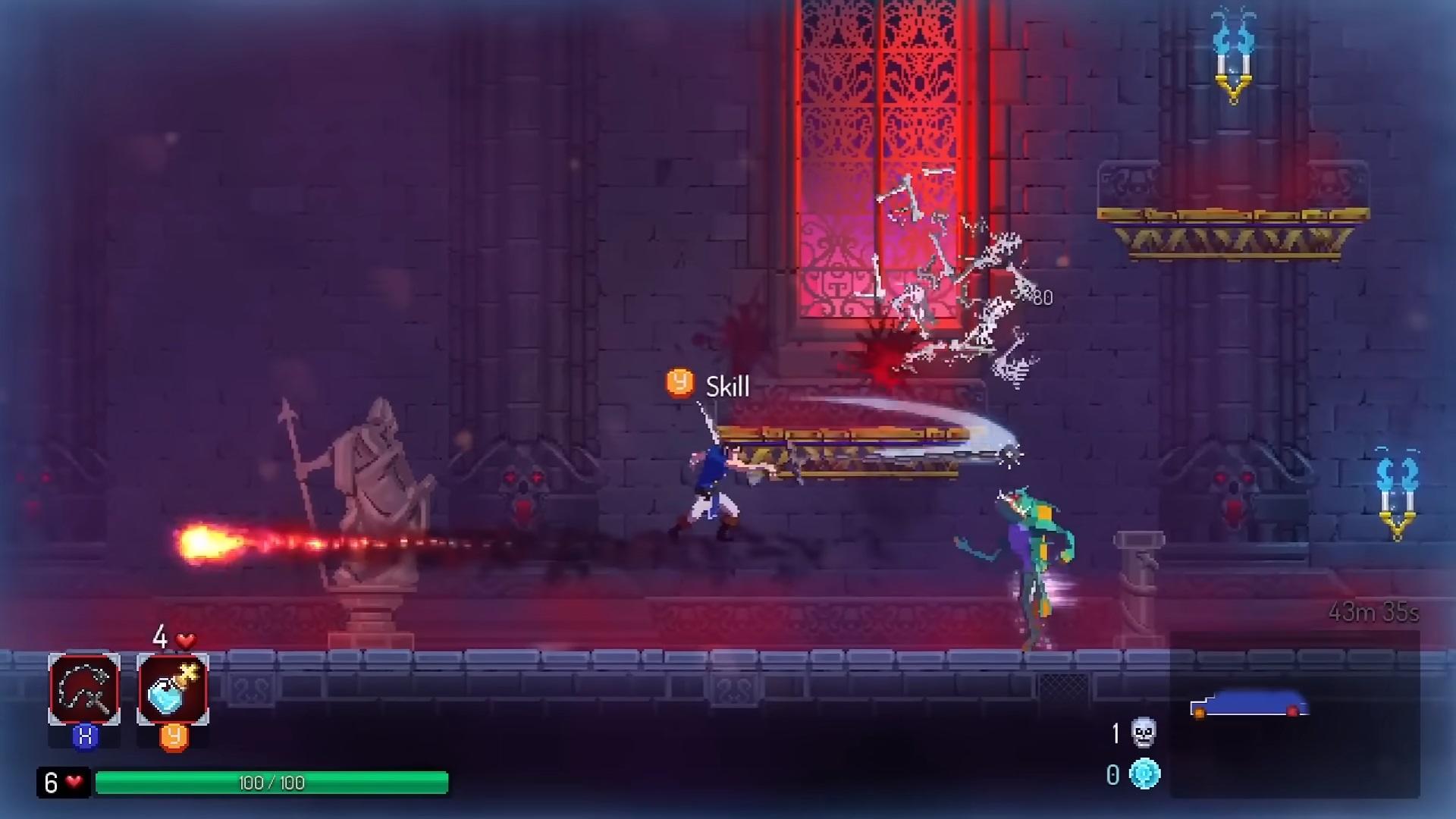Screen dimensions: 1456x819
Task: Click the heart icon next to the number 6
Action: pos(73,781)
